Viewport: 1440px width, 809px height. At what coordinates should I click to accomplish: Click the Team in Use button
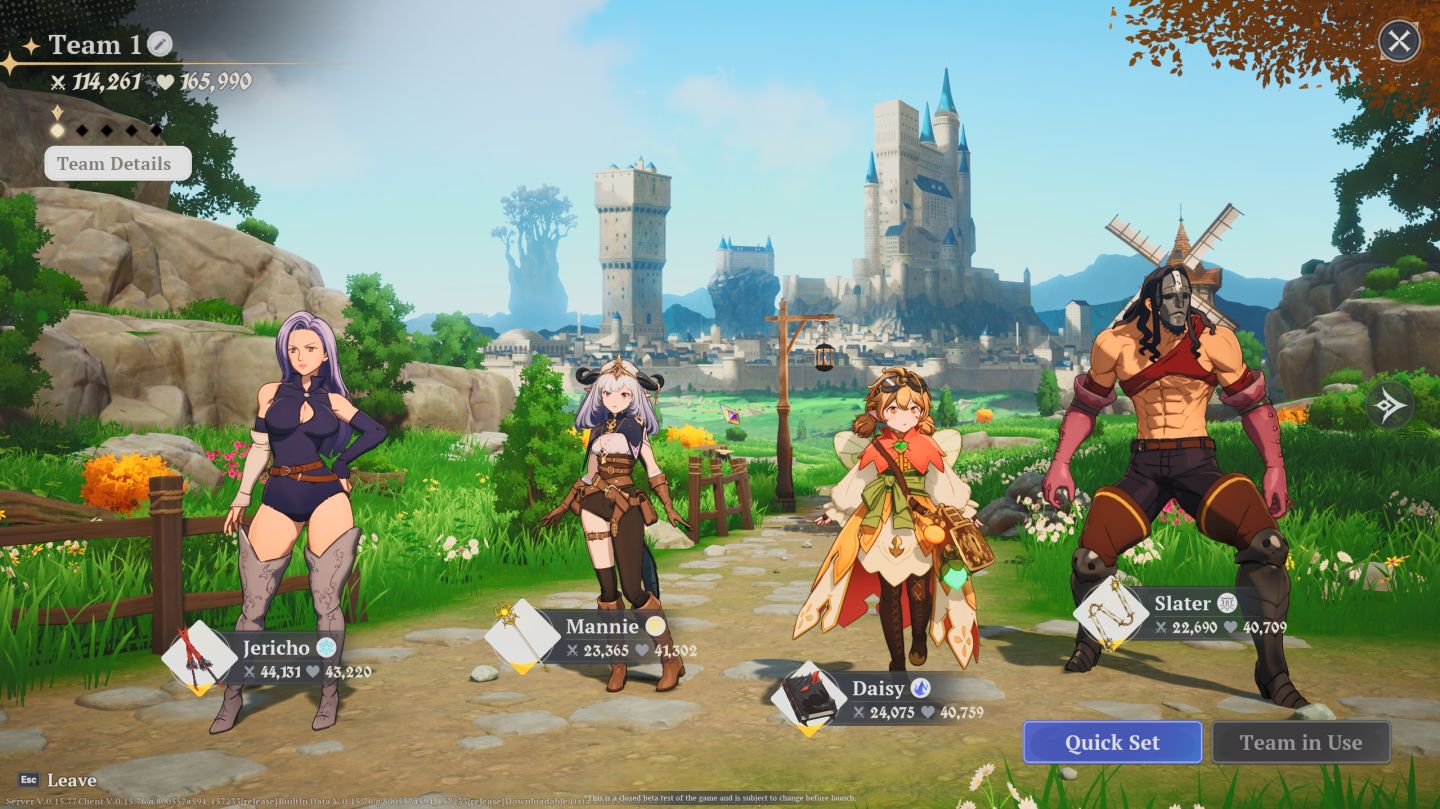[1300, 742]
